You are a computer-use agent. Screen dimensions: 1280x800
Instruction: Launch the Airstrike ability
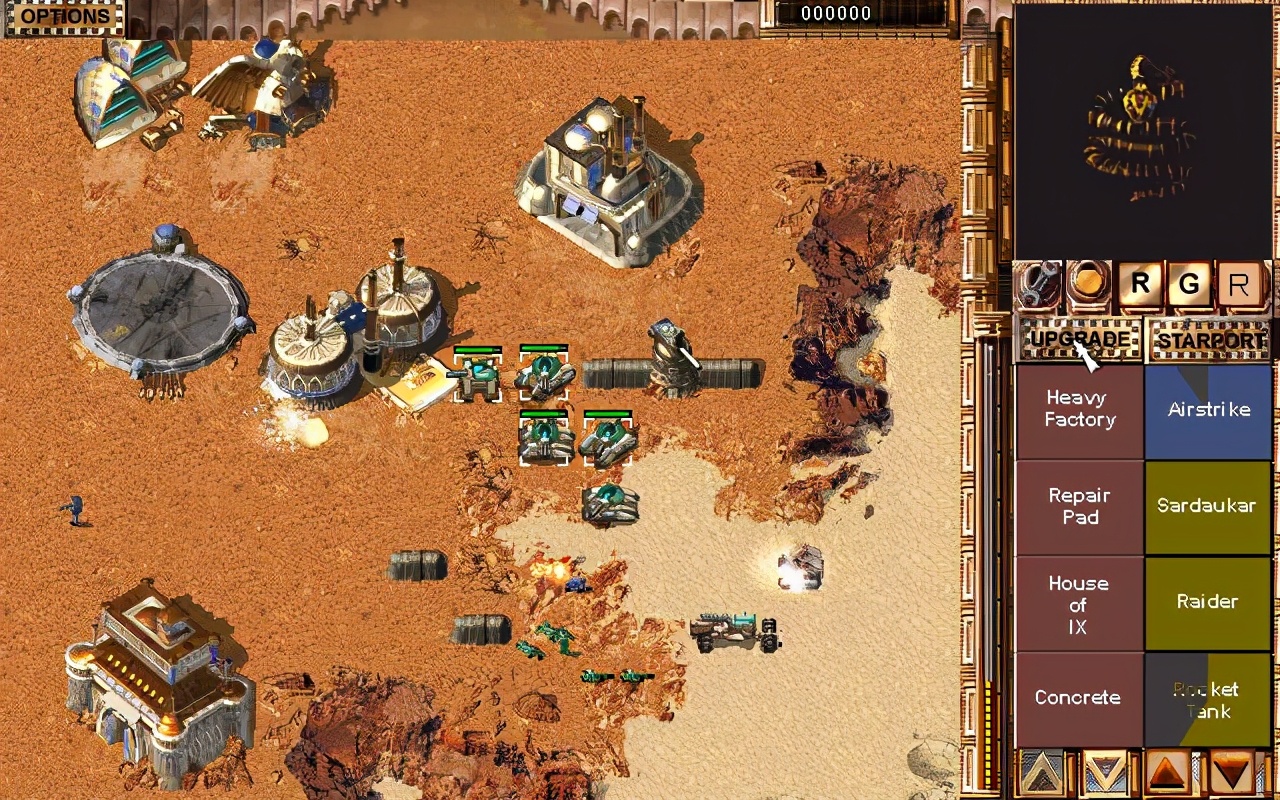click(1208, 410)
